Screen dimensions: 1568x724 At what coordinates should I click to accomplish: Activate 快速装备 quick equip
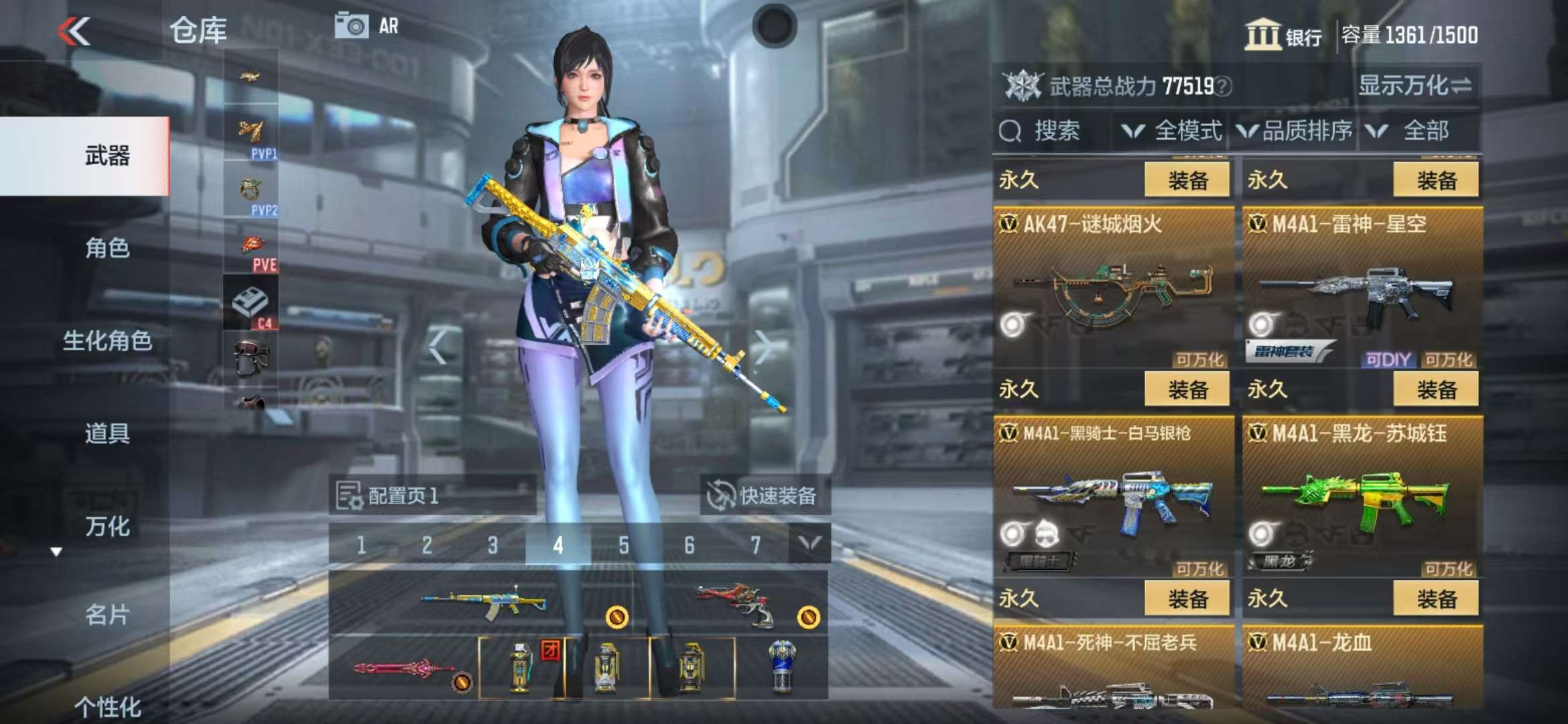[765, 496]
